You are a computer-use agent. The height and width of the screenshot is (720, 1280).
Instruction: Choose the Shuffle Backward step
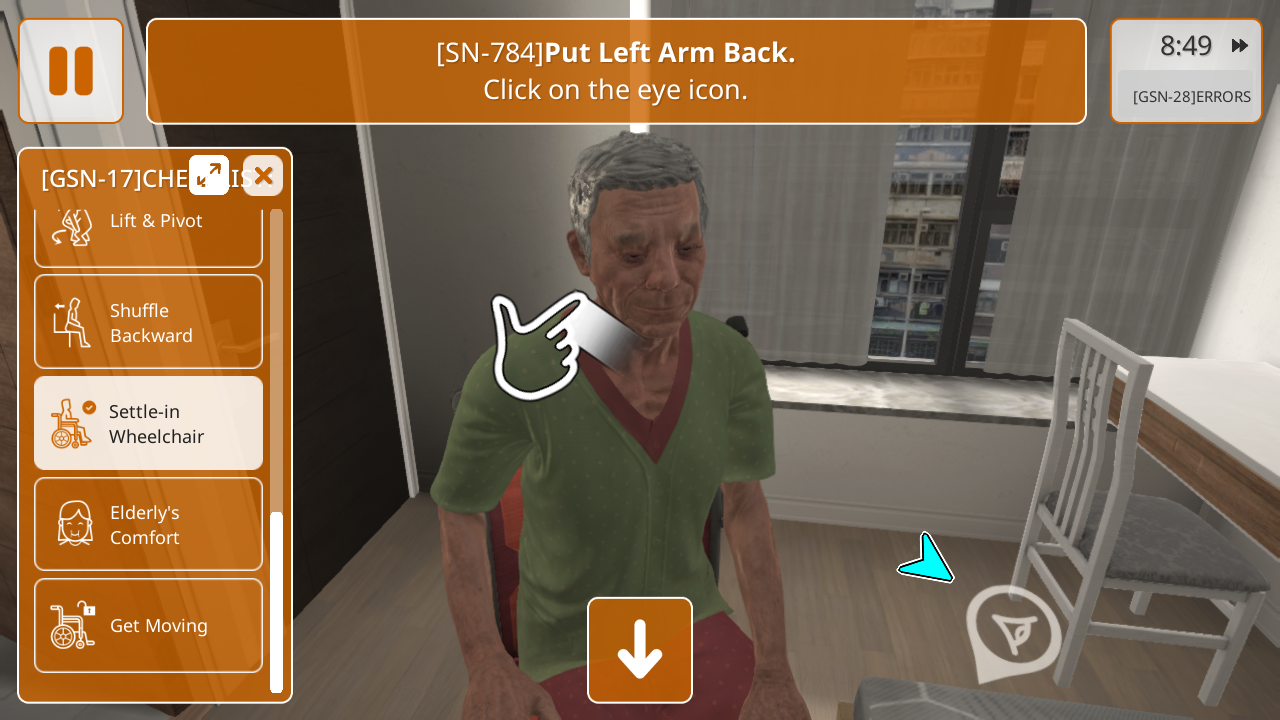pyautogui.click(x=148, y=322)
